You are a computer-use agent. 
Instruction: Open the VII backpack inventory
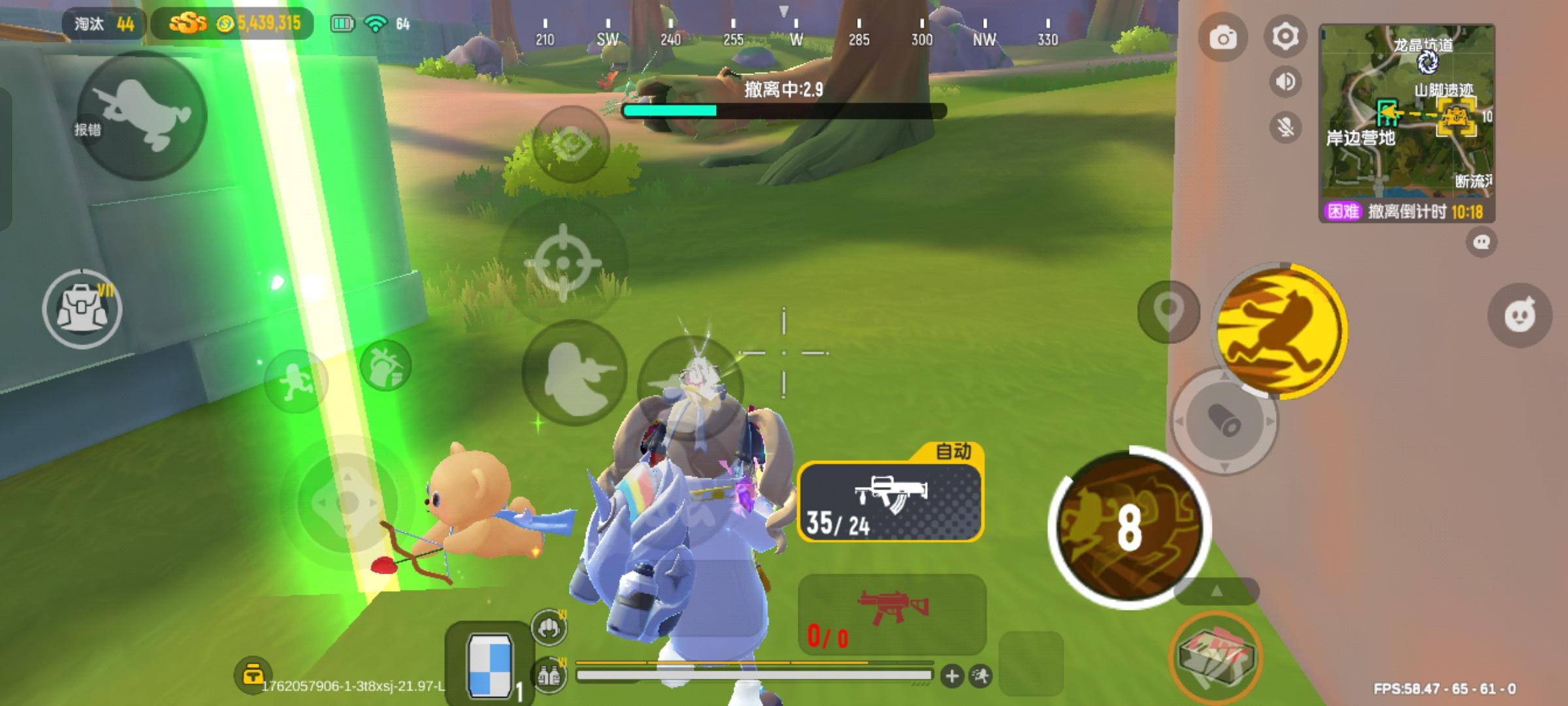click(84, 307)
